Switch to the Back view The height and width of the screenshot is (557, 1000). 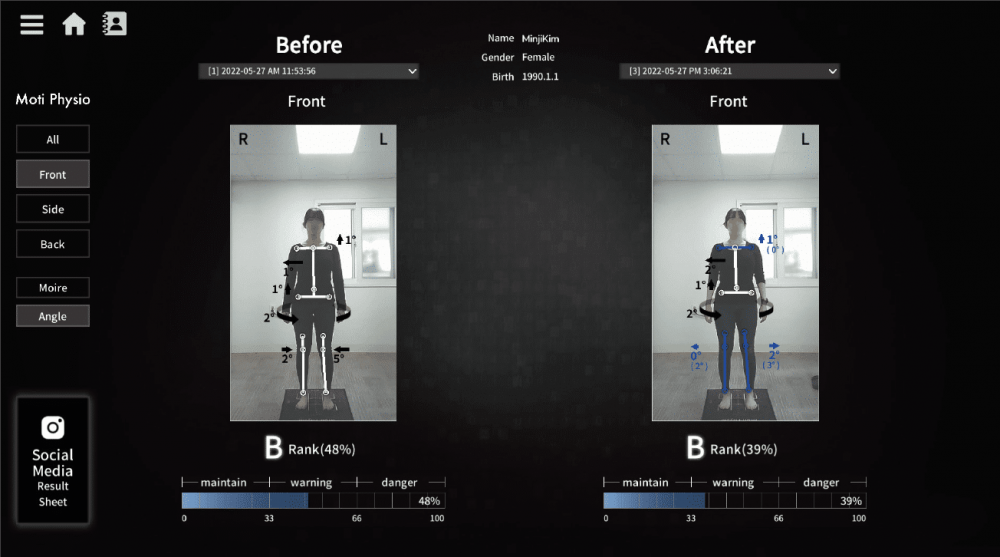click(53, 244)
